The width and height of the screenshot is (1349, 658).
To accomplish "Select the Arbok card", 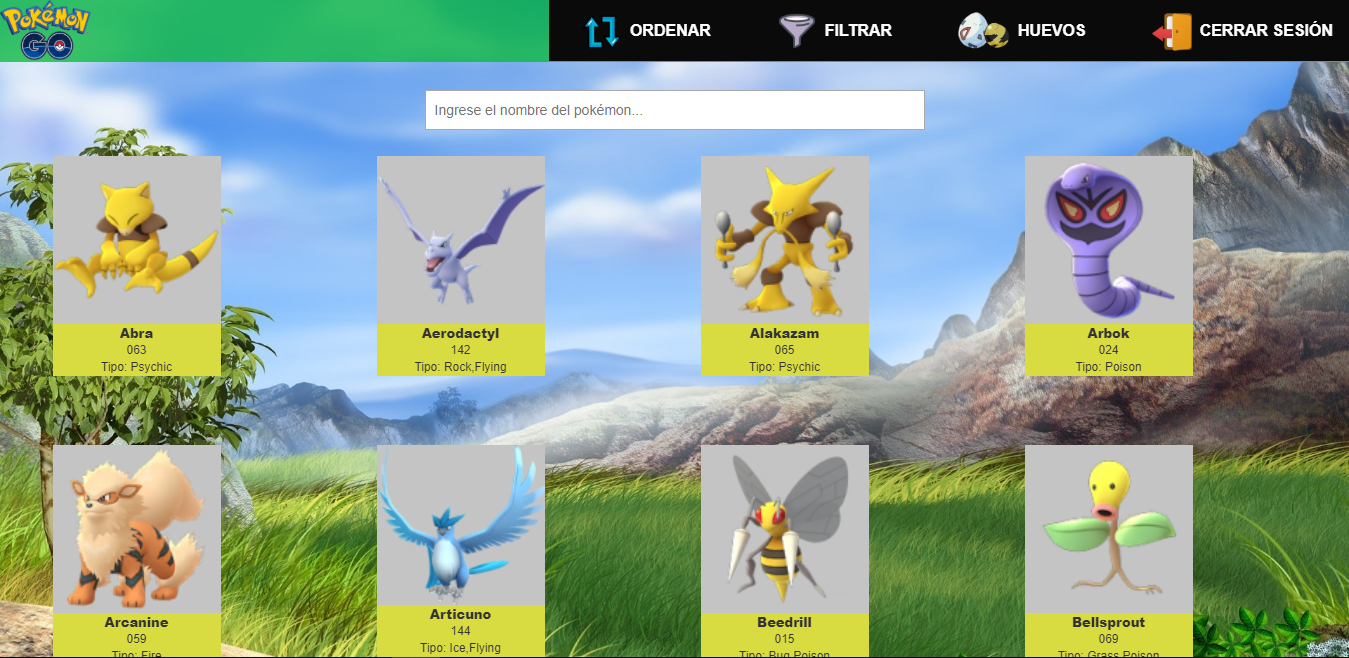I will [x=1109, y=266].
